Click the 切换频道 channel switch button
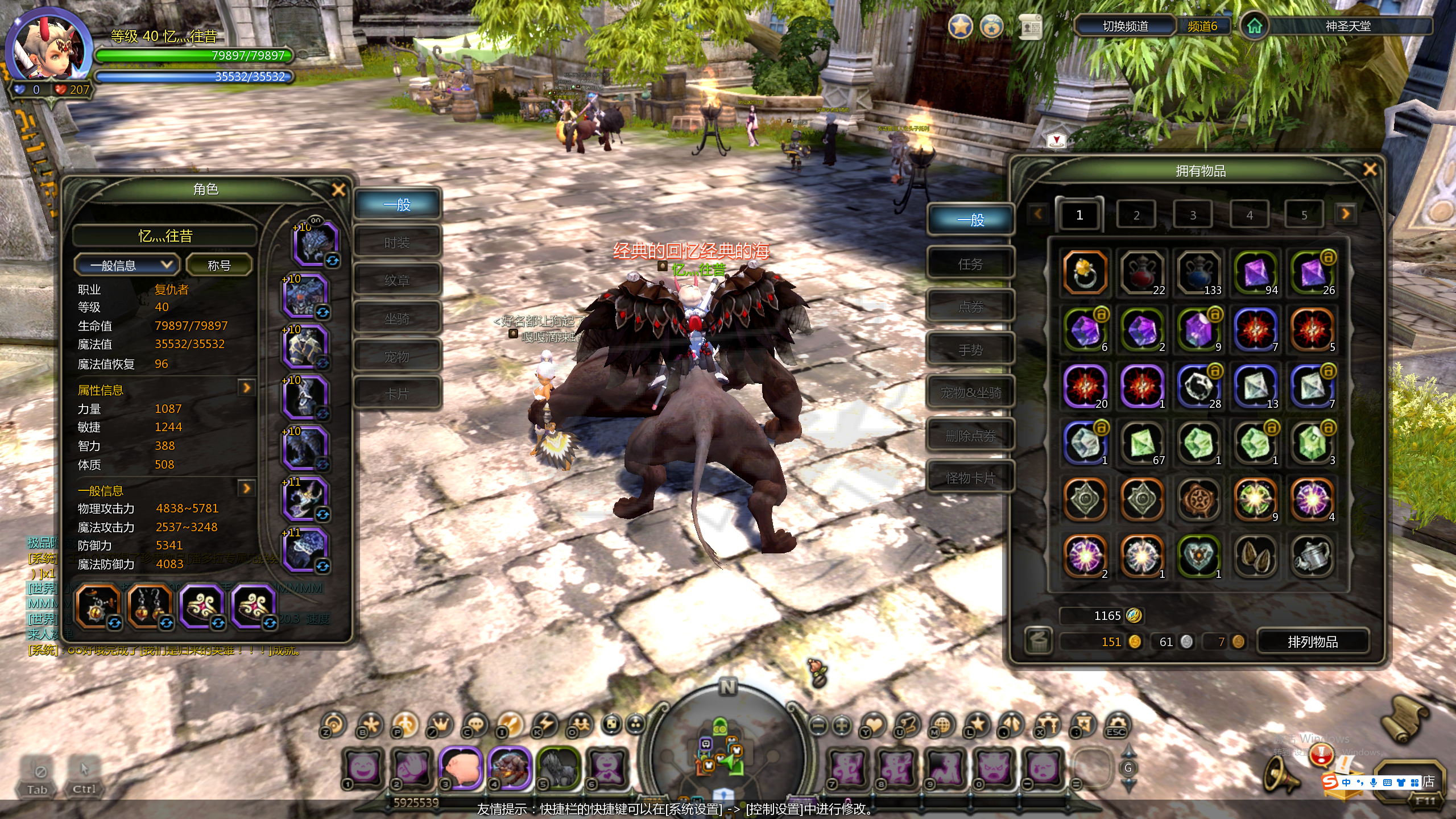 coord(1125,26)
